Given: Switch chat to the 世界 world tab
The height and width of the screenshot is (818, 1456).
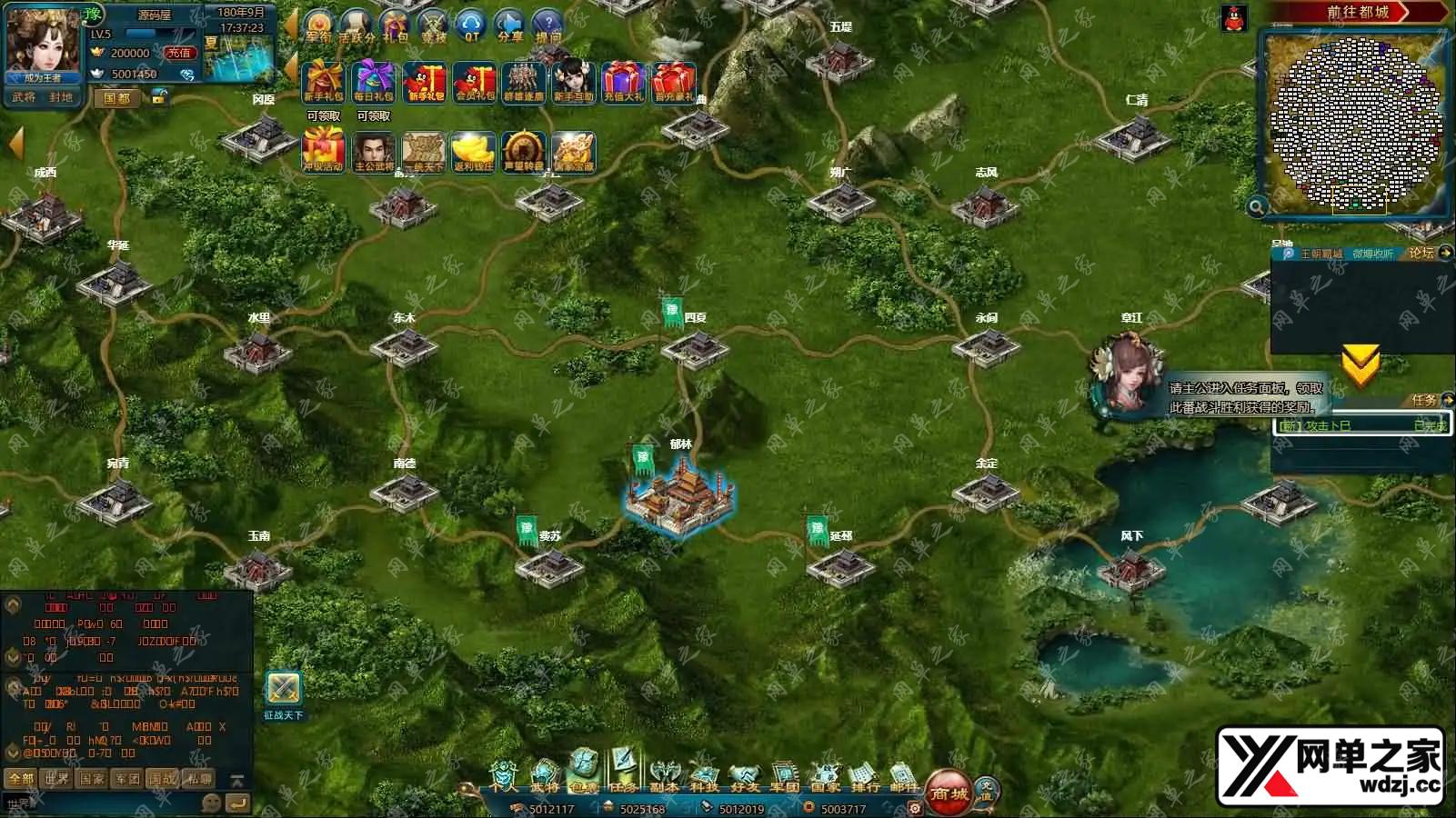Looking at the screenshot, I should 56,779.
